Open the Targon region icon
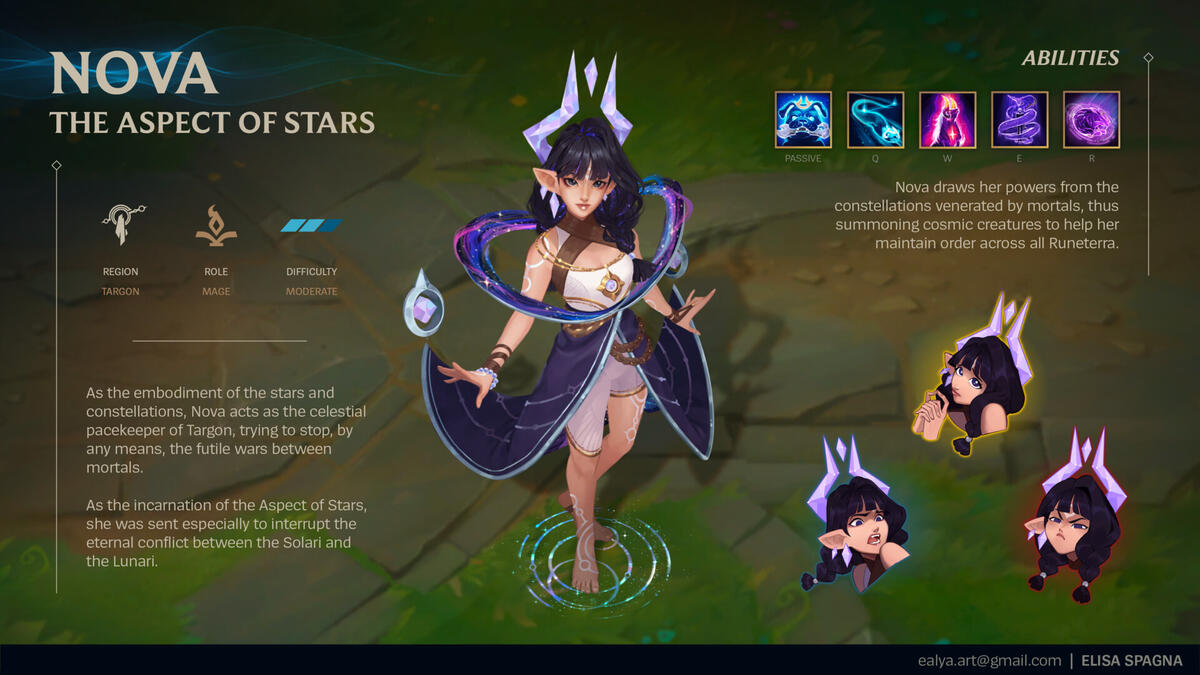Screen dimensions: 1200x675 121,226
